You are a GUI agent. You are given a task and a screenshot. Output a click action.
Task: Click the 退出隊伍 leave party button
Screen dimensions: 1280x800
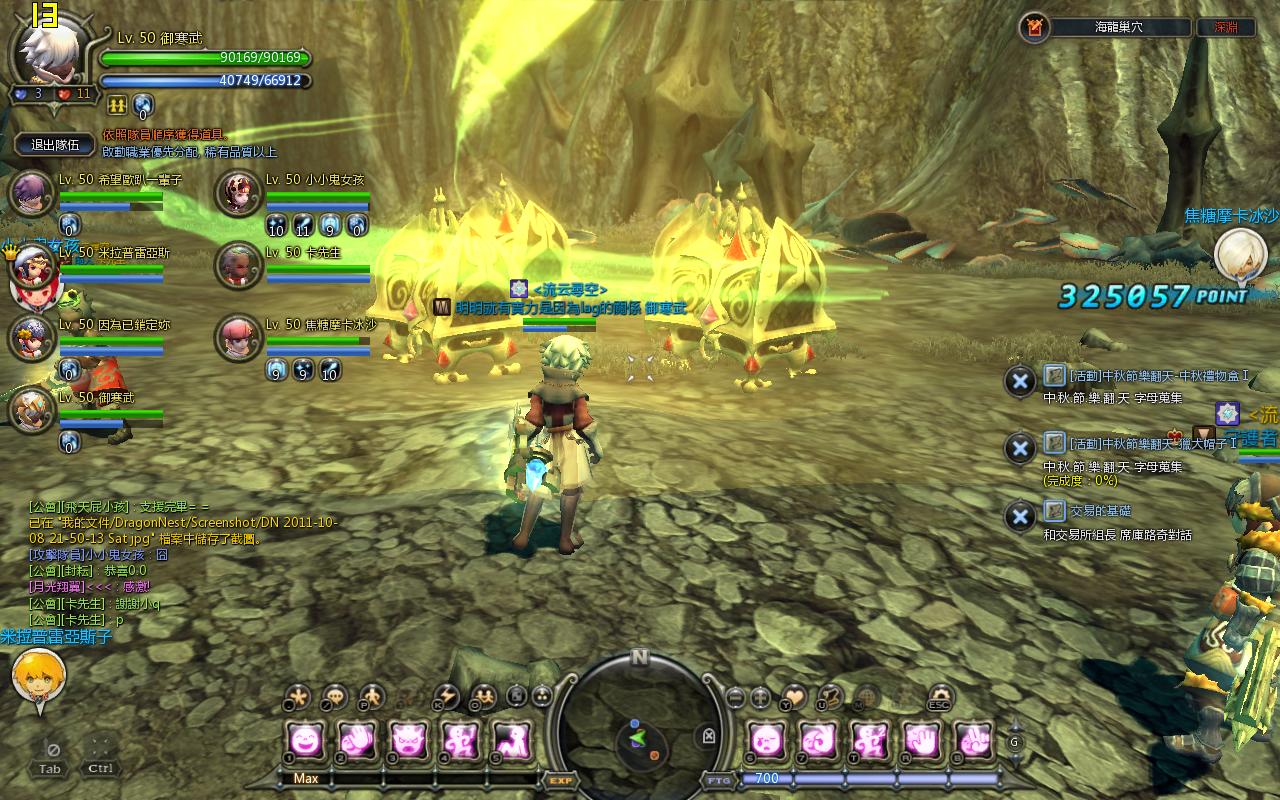[x=55, y=144]
